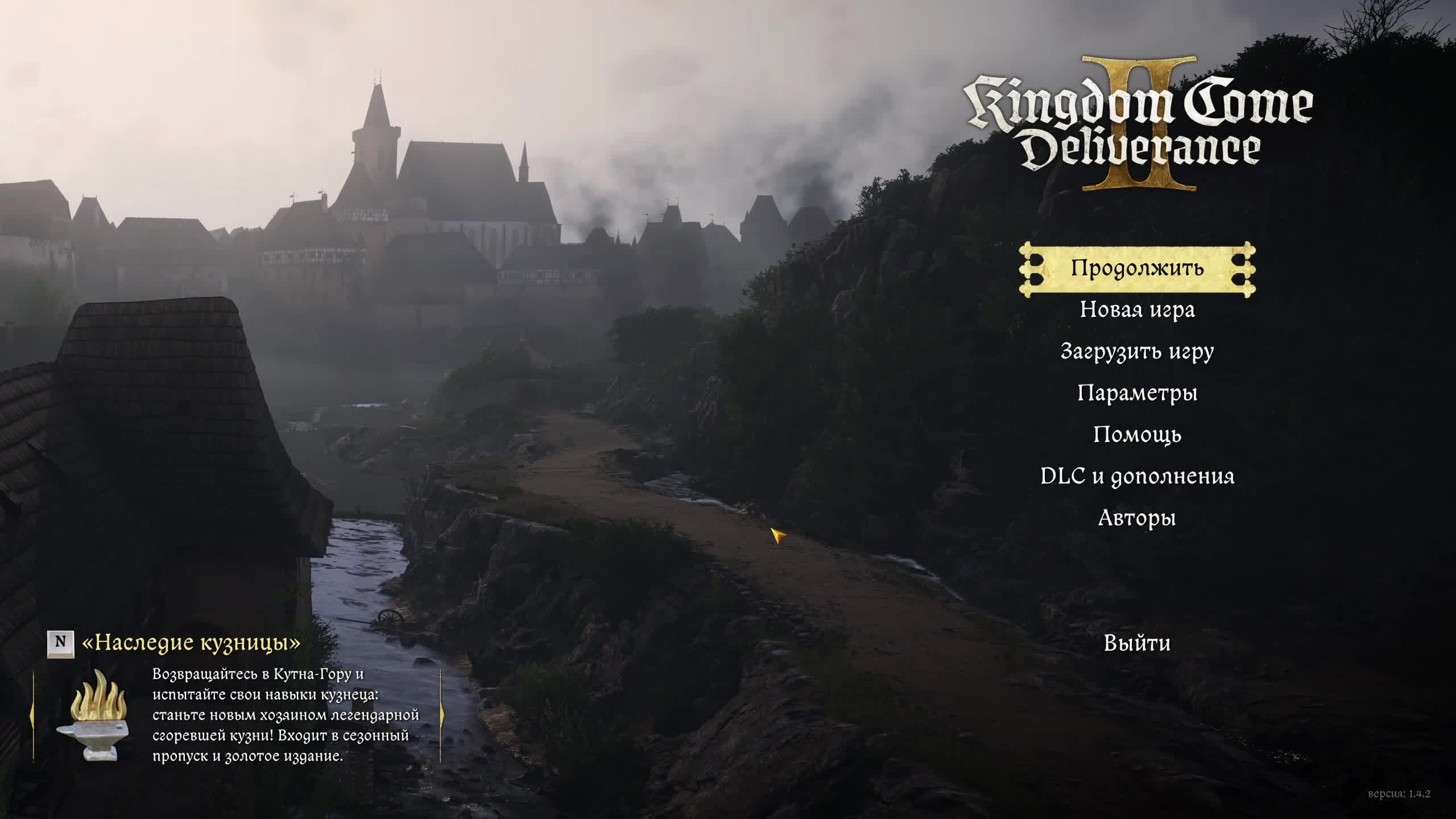Open the Помощь help section
The width and height of the screenshot is (1456, 819).
pyautogui.click(x=1137, y=435)
